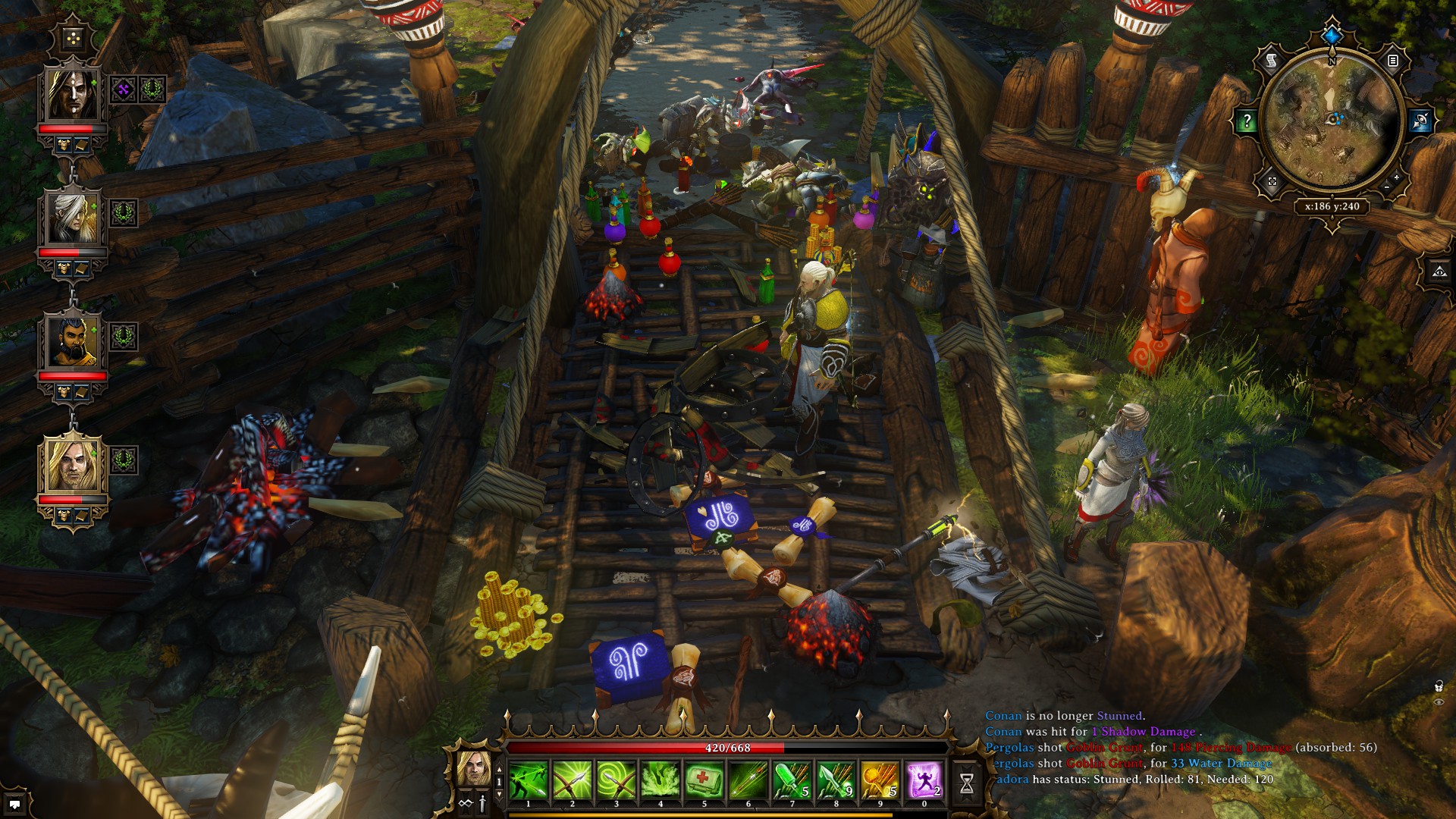Toggle the tactical camera icon right of the minimap
Screen dimensions: 1456x819
(x=1420, y=120)
